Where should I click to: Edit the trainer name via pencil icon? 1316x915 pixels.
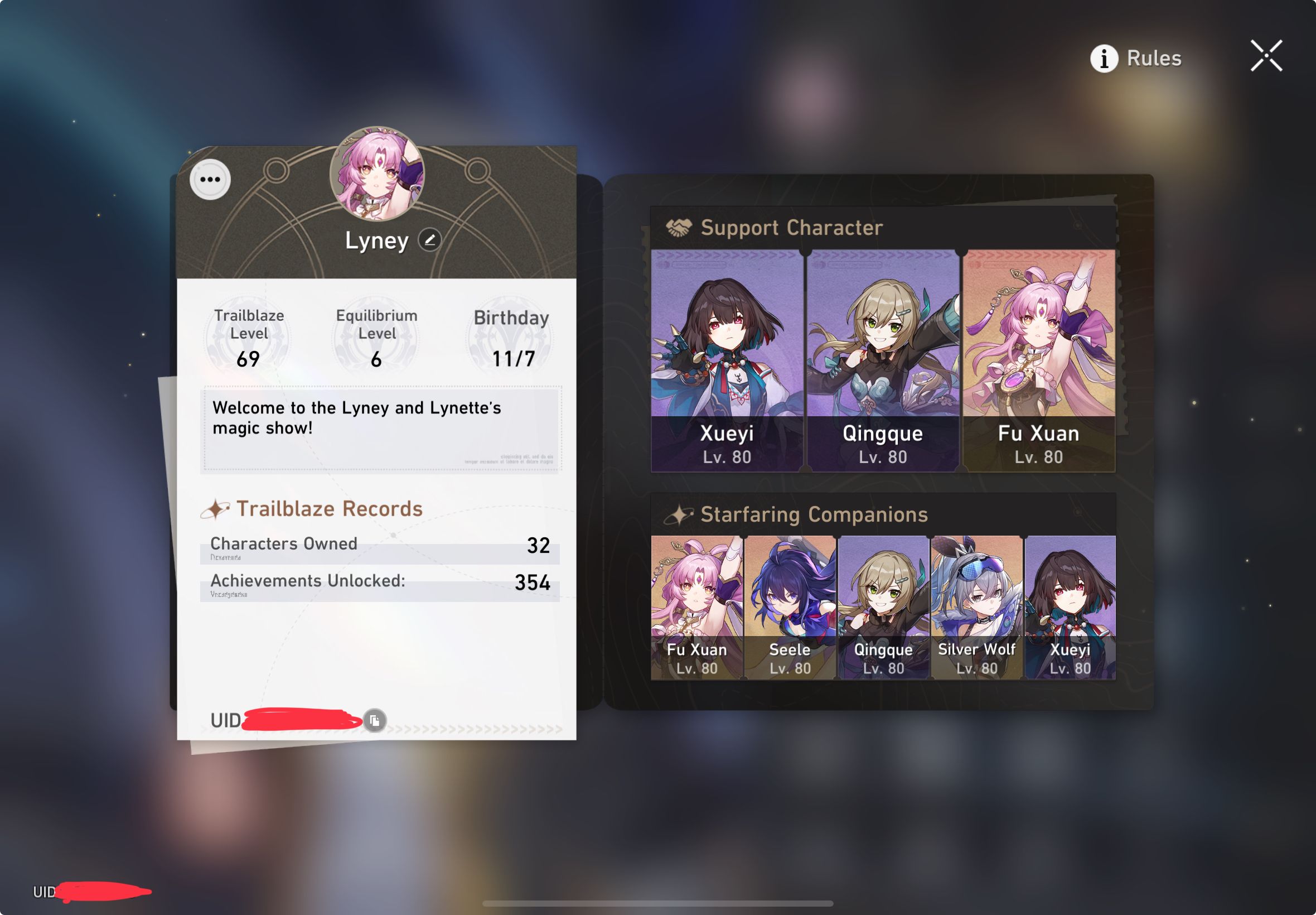pyautogui.click(x=429, y=241)
